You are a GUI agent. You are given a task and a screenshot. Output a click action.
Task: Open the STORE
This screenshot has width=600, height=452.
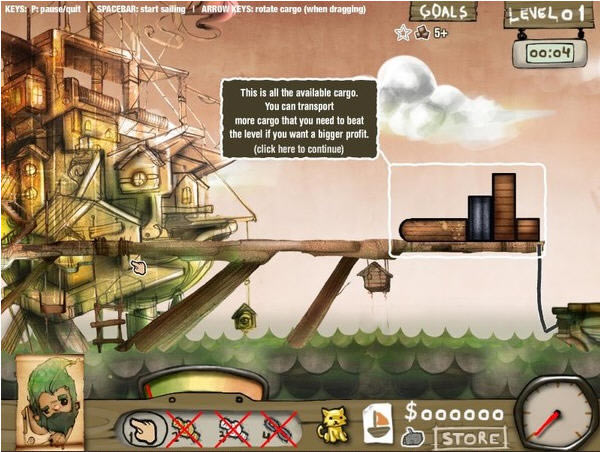pos(470,437)
